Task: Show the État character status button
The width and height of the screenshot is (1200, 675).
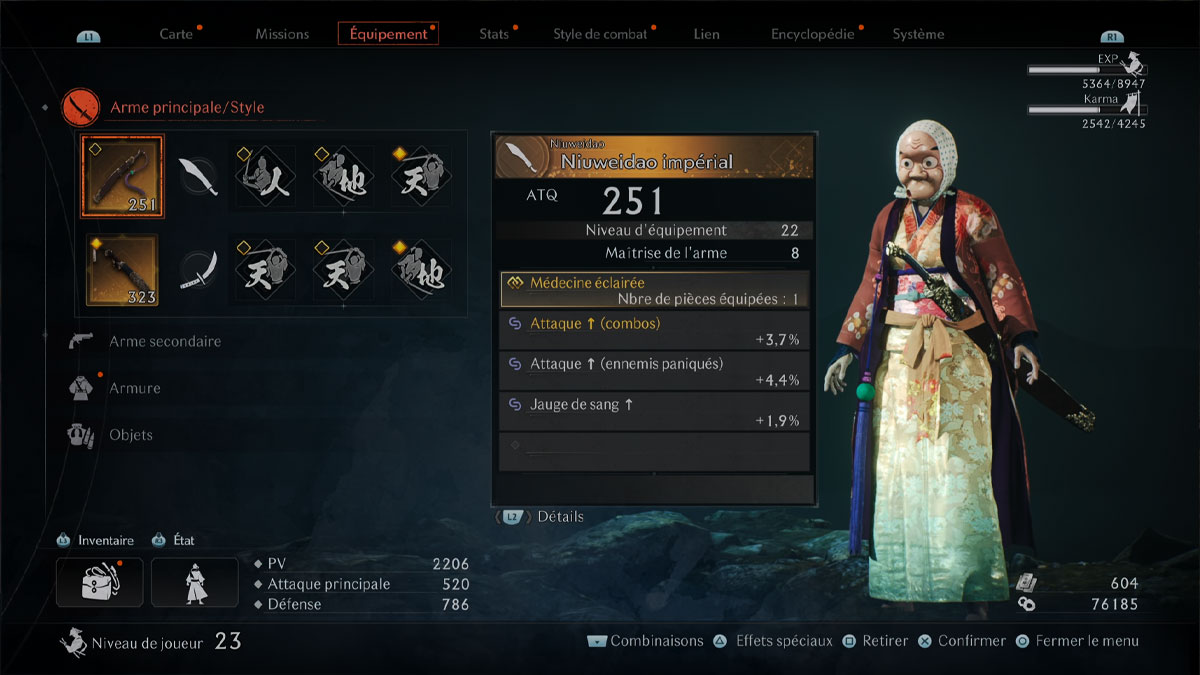Action: click(195, 582)
